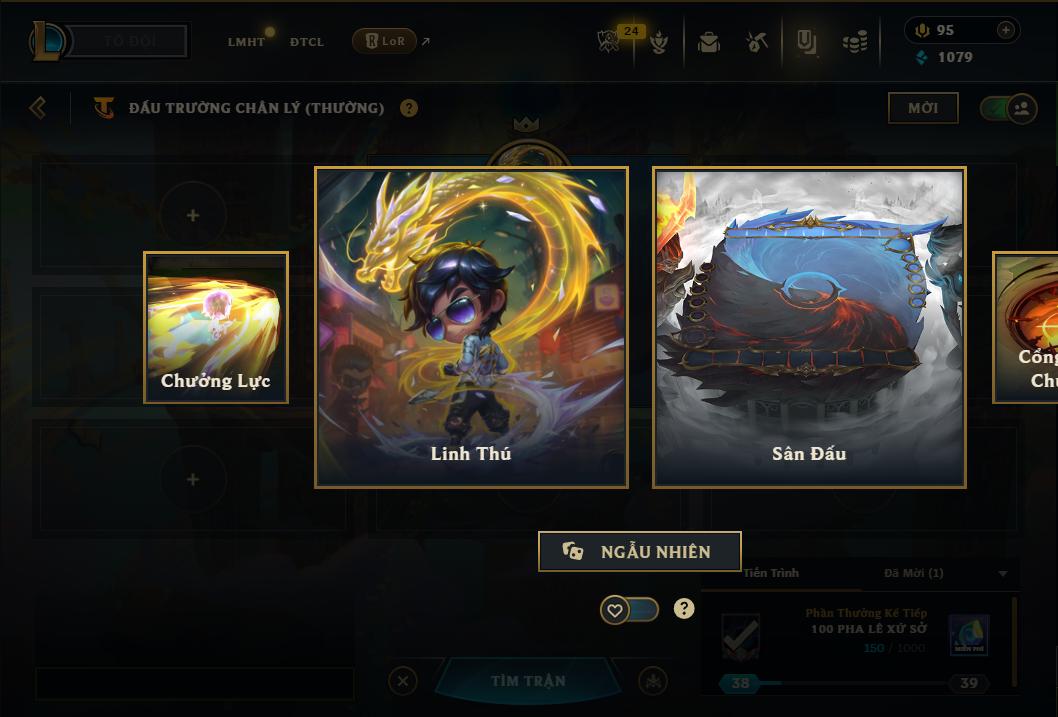The image size is (1058, 717).
Task: Open the ĐTCL section
Action: (307, 42)
